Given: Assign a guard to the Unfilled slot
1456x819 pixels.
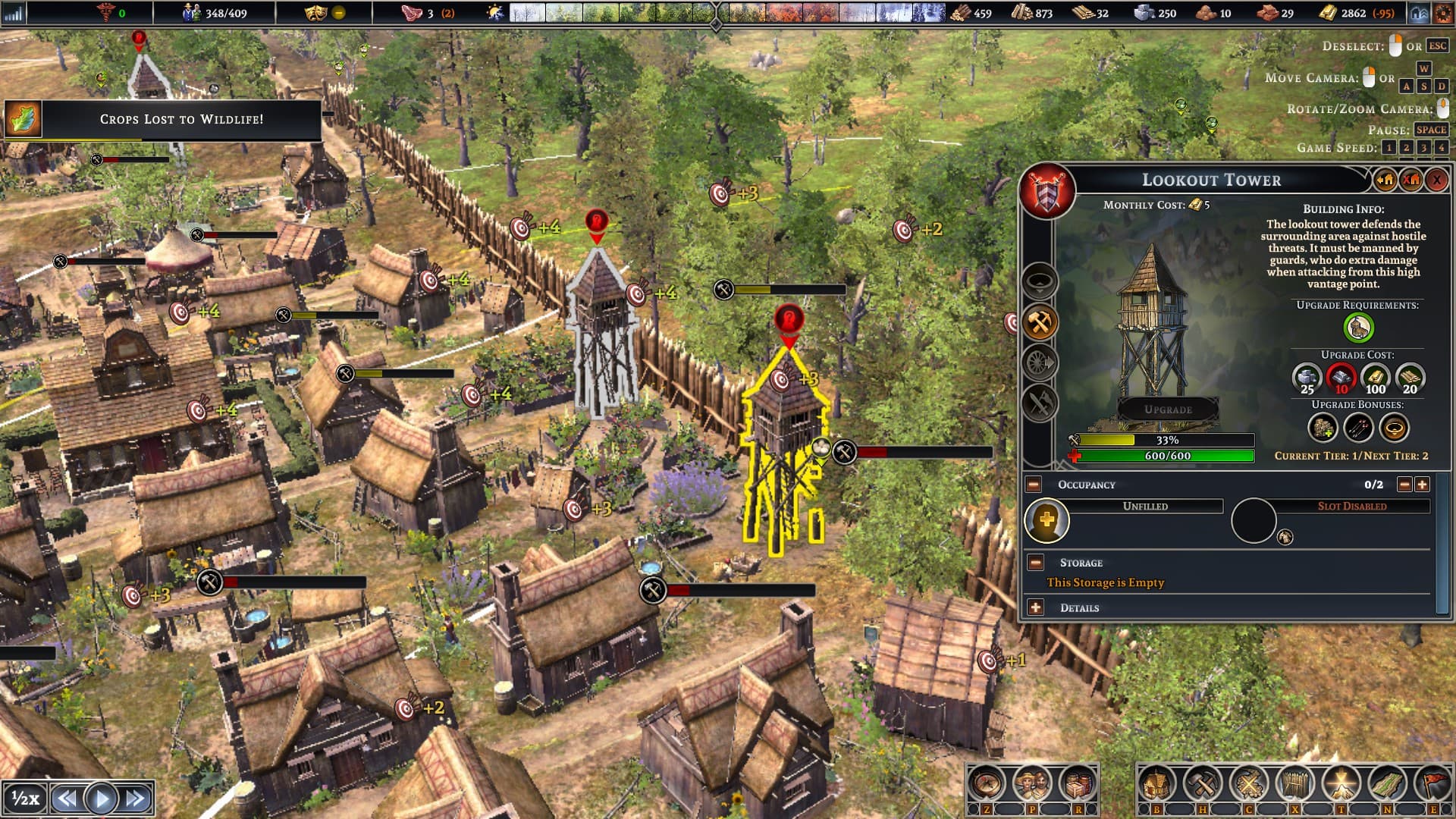Looking at the screenshot, I should (1046, 520).
